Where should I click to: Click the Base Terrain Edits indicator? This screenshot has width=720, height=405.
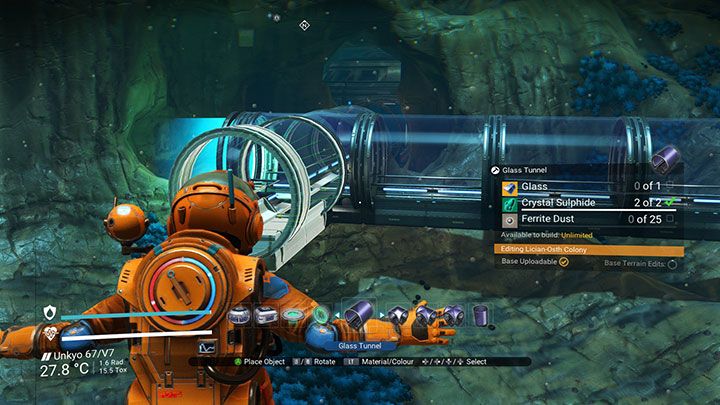[671, 264]
